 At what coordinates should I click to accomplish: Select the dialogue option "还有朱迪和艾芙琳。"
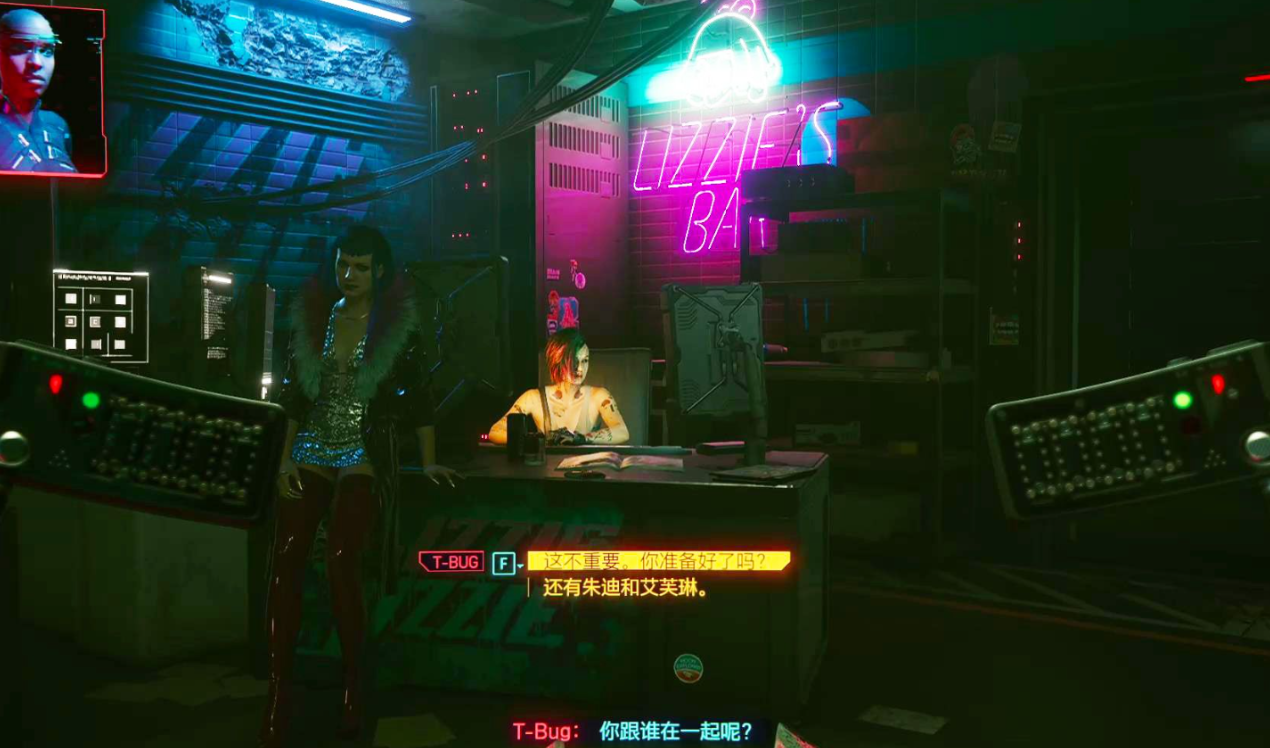pyautogui.click(x=626, y=588)
